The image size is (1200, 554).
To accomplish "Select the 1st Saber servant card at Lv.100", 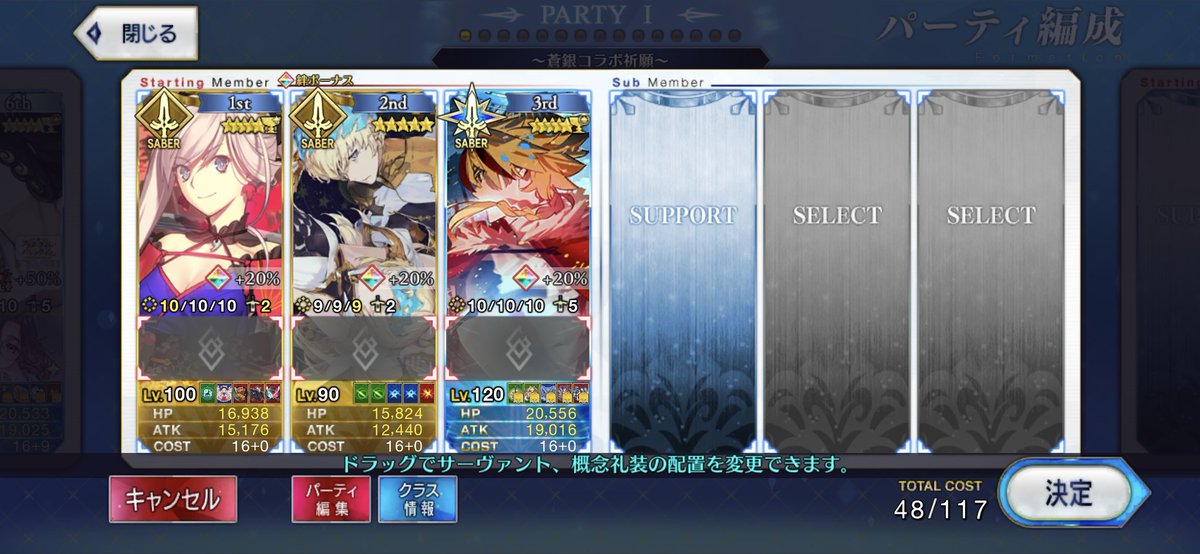I will coord(209,200).
